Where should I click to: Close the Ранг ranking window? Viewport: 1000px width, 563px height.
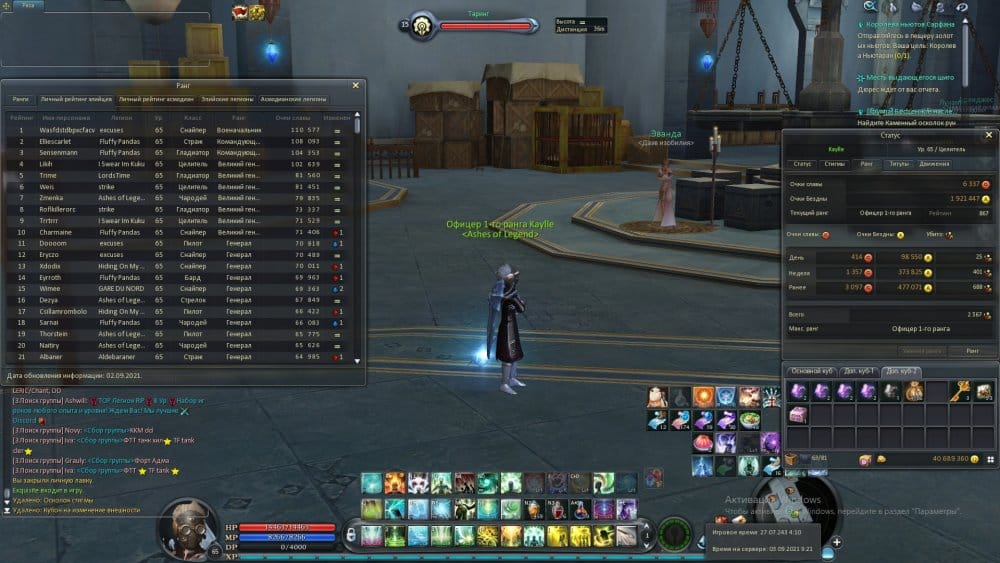click(x=356, y=86)
